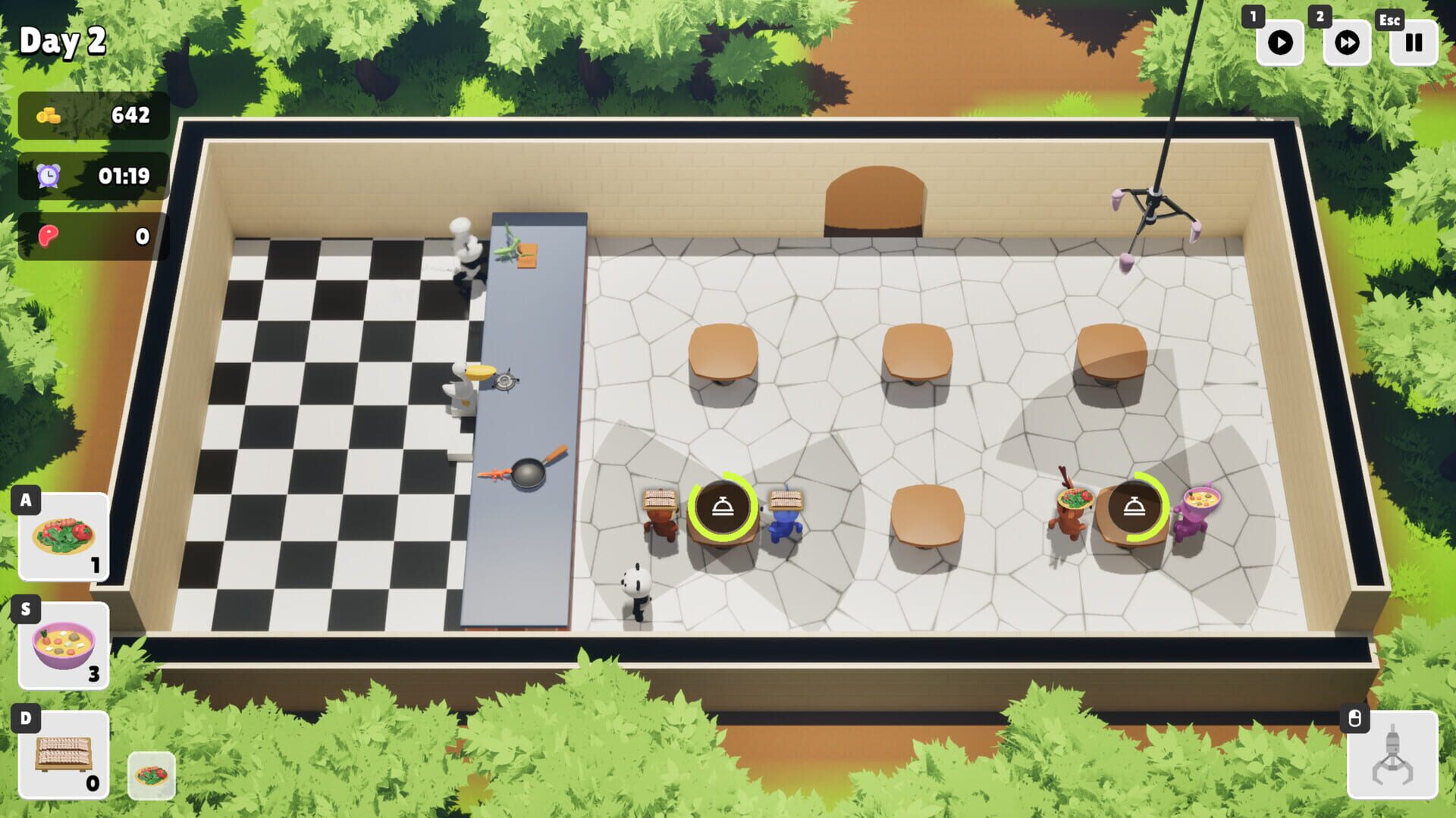This screenshot has width=1456, height=818.
Task: Resume normal speed with the Play button
Action: click(1281, 43)
